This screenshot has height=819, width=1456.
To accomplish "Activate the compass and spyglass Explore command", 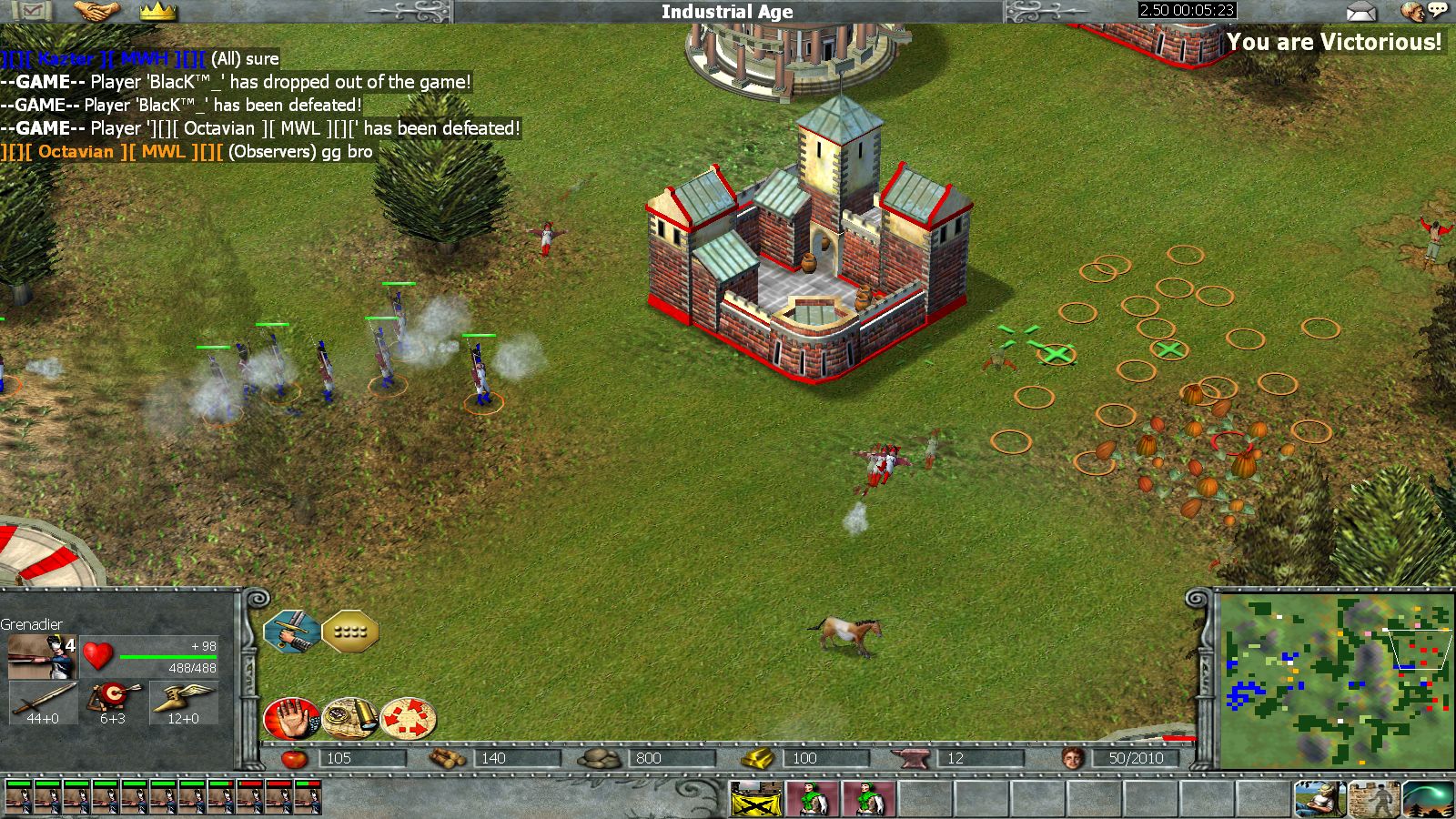I will click(350, 718).
